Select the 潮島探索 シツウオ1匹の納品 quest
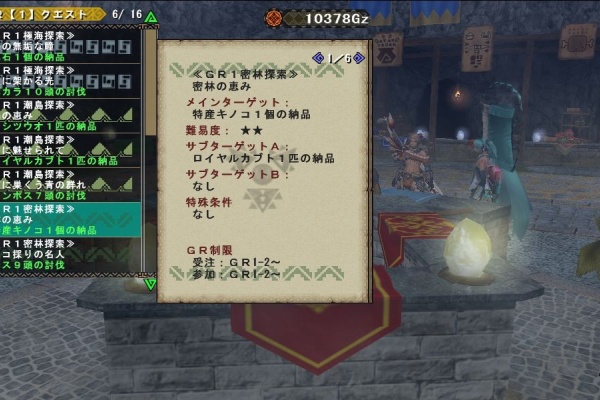600x400 pixels. point(70,114)
